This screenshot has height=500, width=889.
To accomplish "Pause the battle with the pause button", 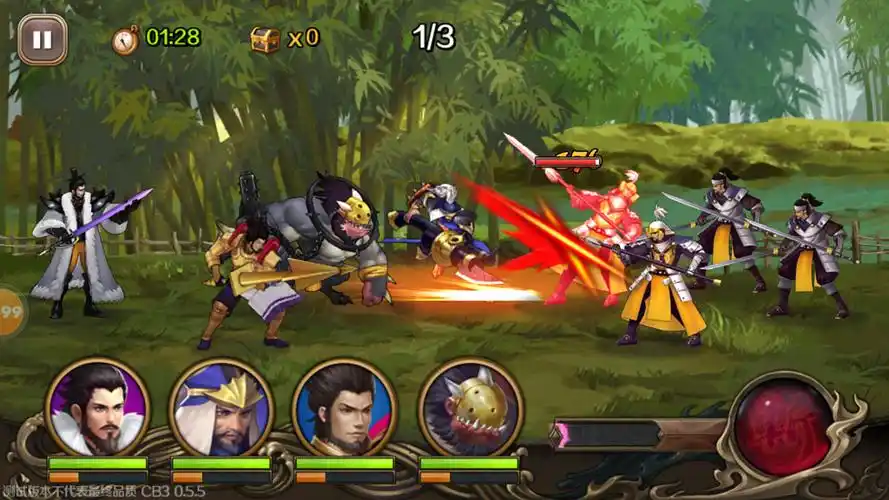I will coord(42,40).
